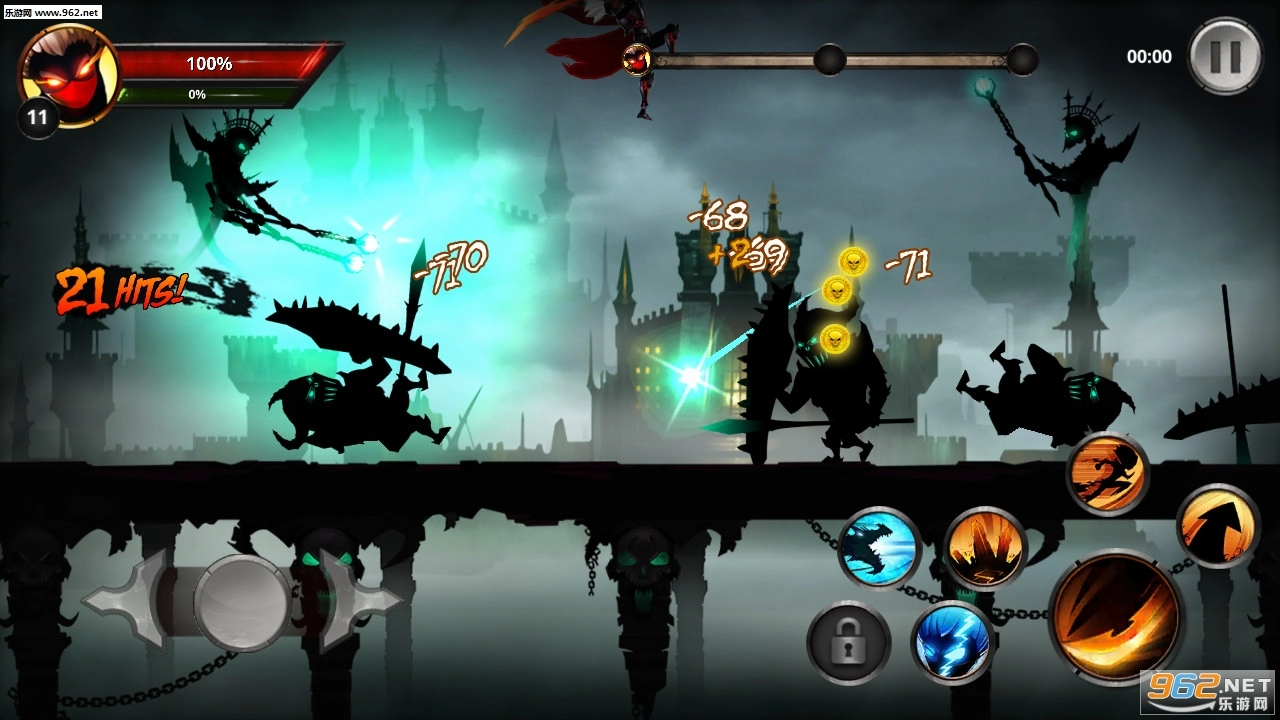Trigger the blue dragon dash skill
1280x720 pixels.
click(x=879, y=549)
